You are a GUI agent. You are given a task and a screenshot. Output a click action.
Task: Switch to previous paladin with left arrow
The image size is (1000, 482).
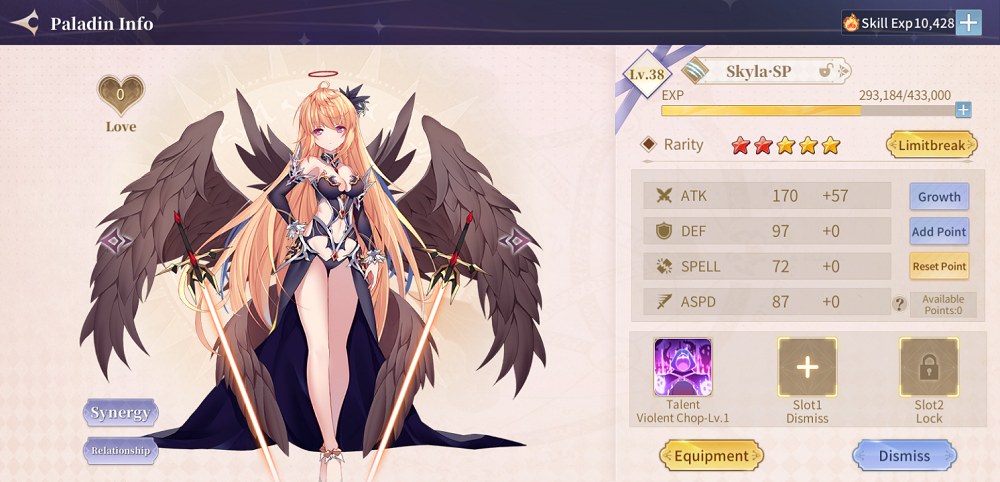[116, 241]
